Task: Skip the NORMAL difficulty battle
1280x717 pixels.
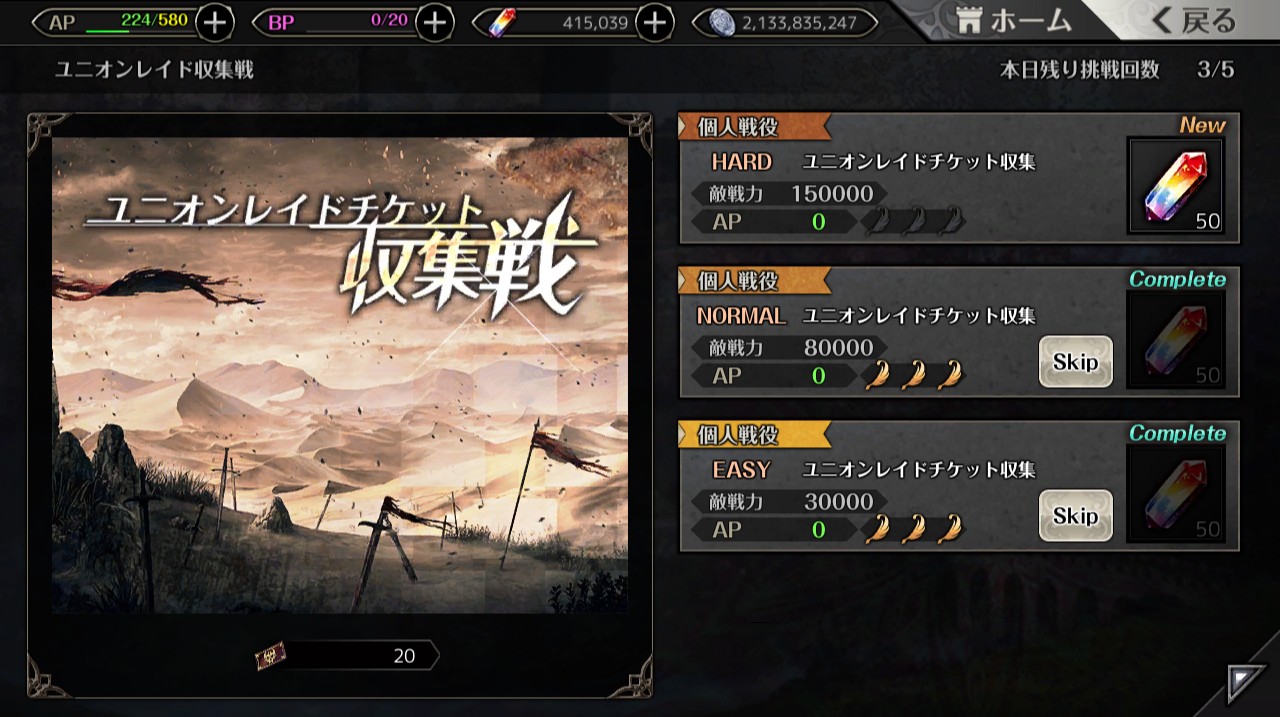Action: click(x=1075, y=362)
